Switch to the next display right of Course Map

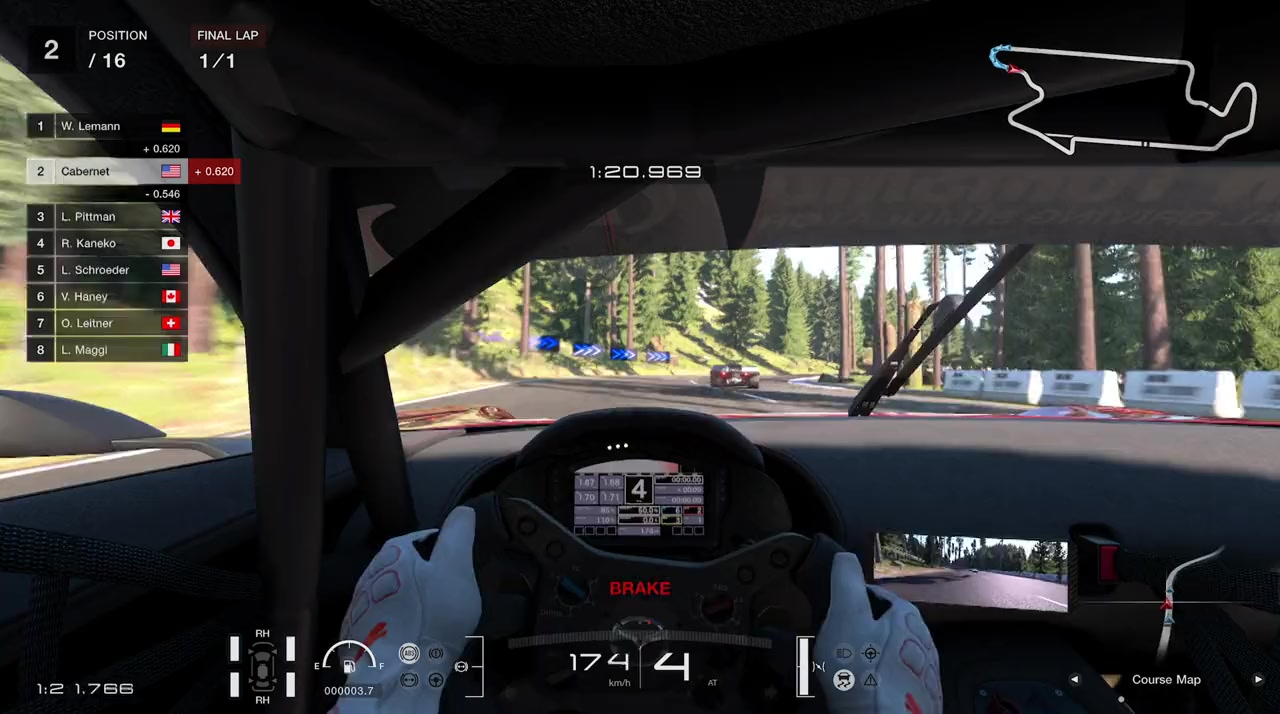(1258, 680)
